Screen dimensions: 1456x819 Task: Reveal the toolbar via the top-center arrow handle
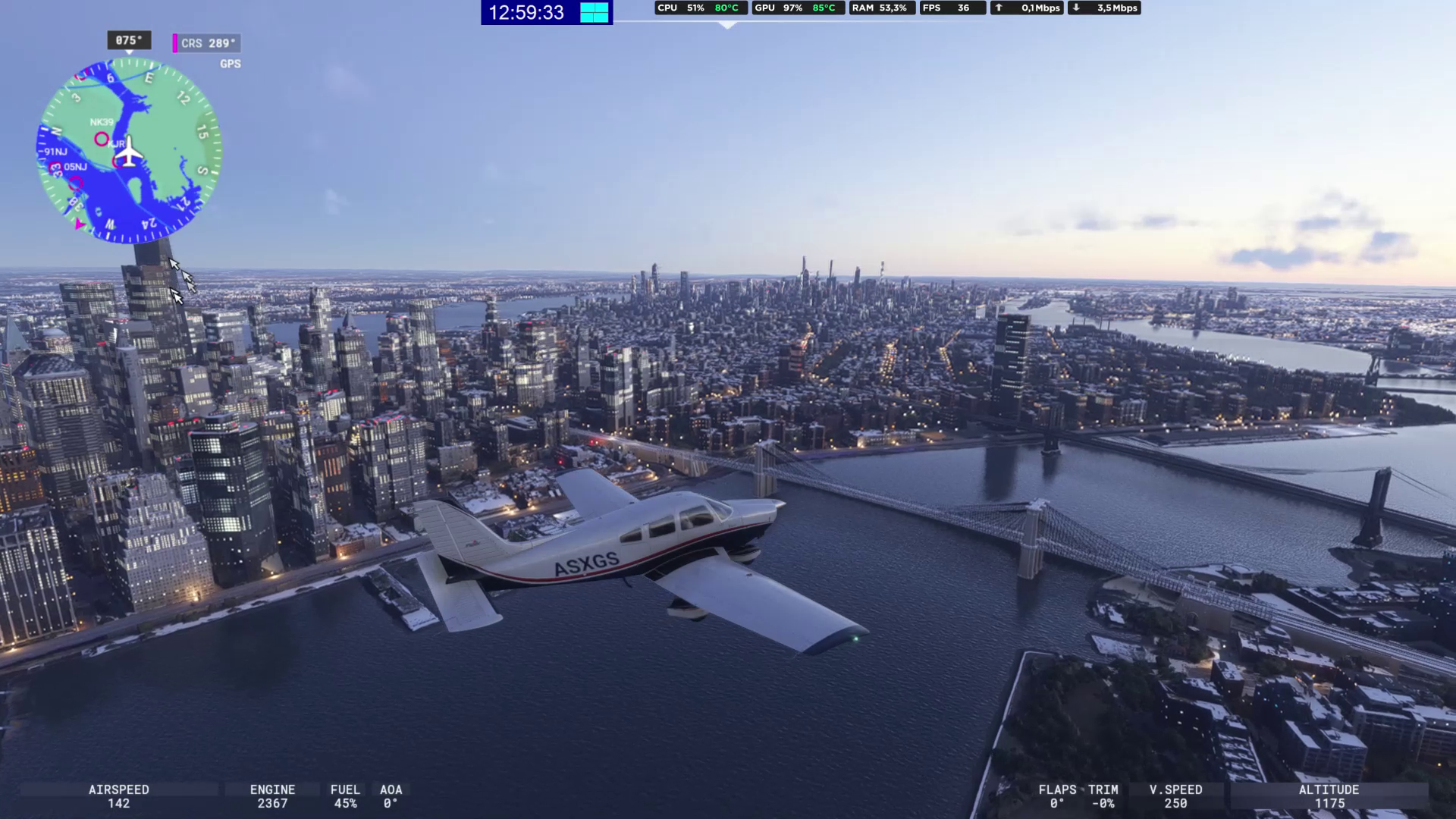[x=727, y=26]
